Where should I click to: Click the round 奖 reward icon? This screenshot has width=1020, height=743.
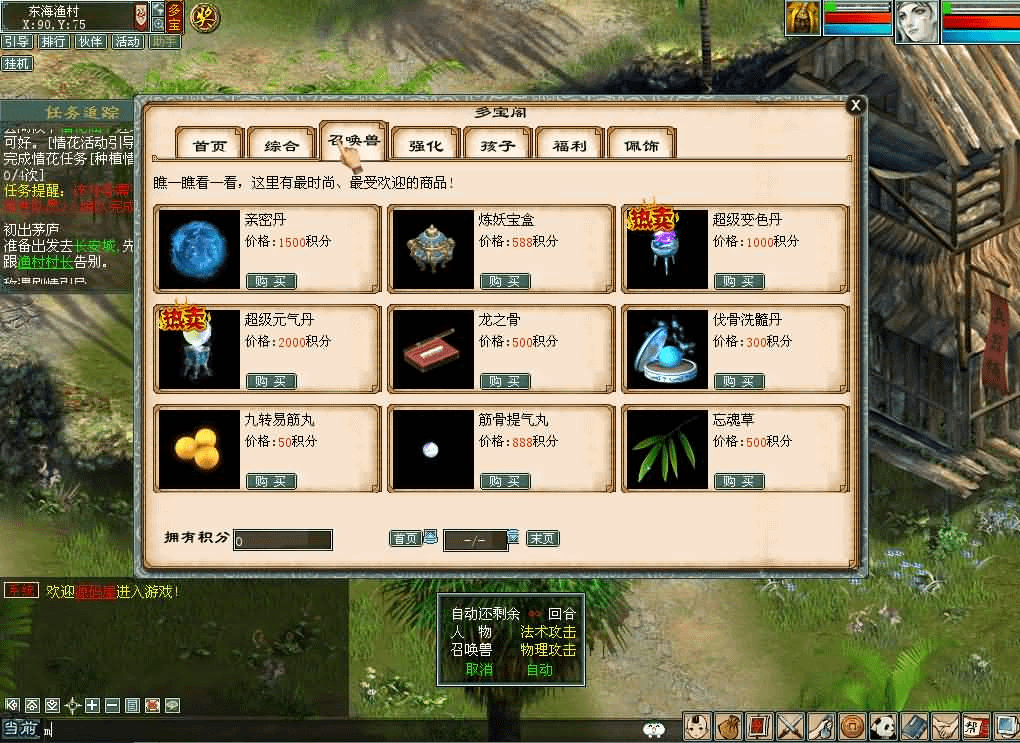(x=205, y=17)
